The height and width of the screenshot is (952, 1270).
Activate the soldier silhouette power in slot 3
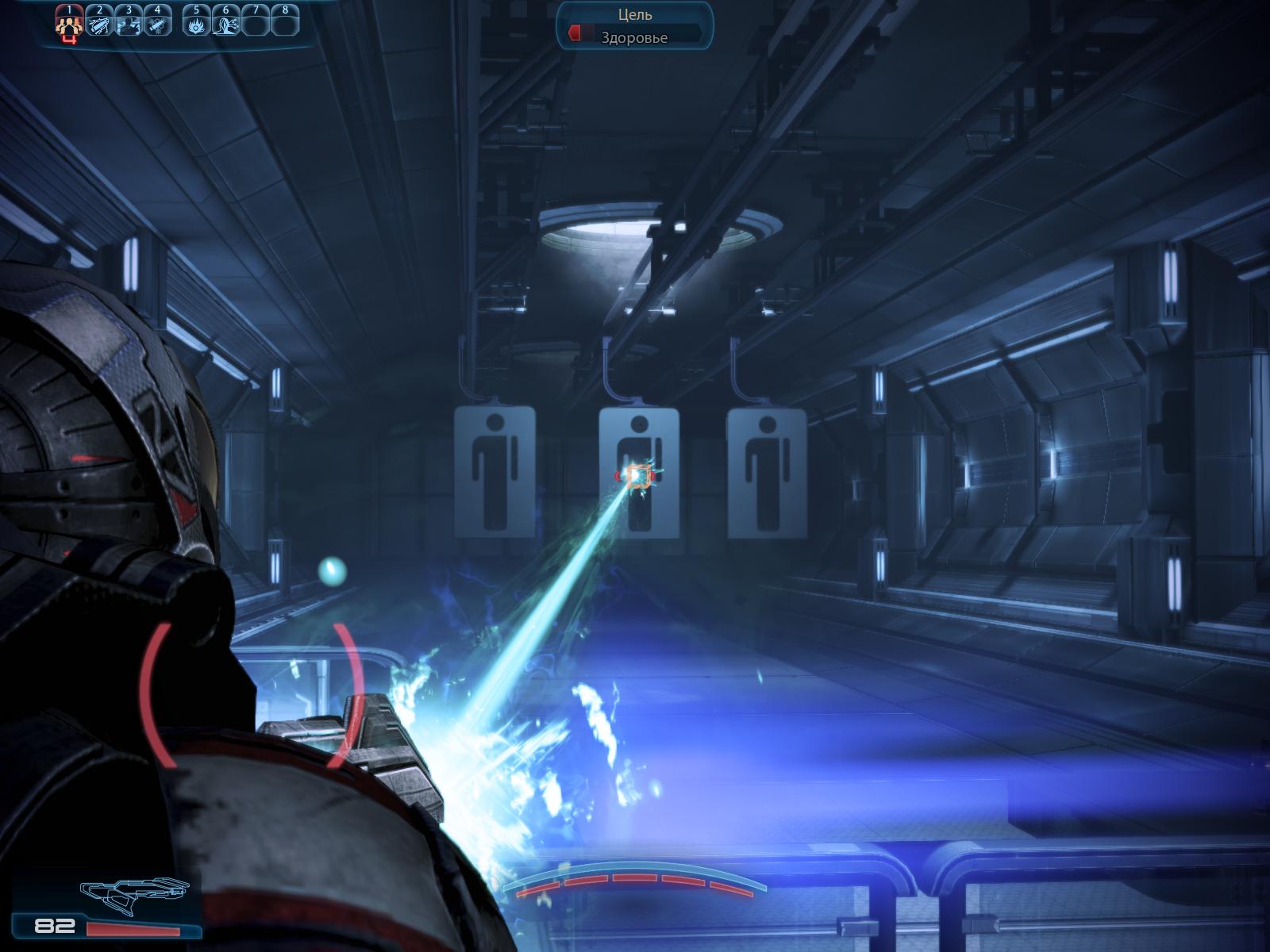(129, 25)
